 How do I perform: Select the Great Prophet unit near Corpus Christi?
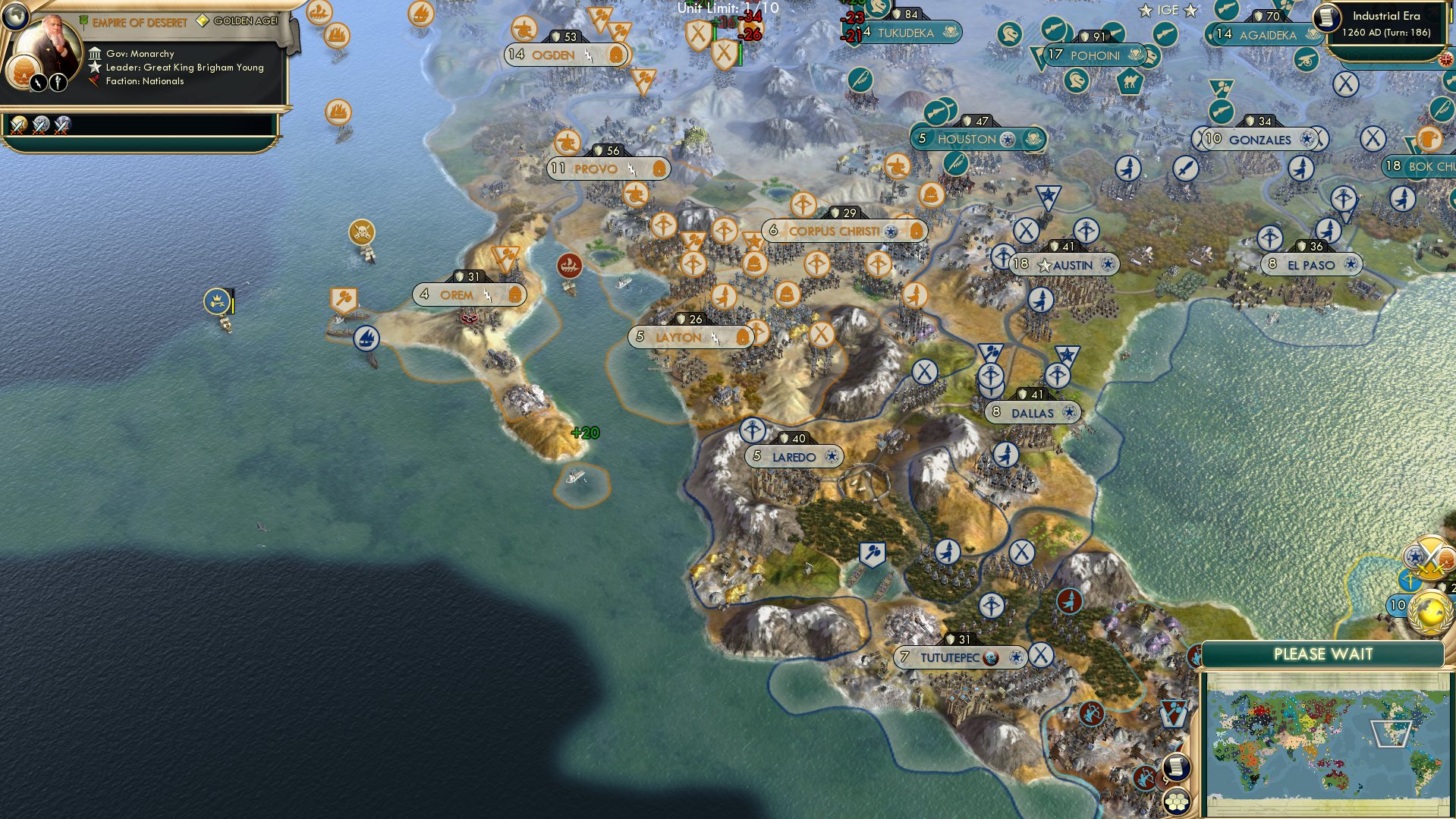(803, 203)
